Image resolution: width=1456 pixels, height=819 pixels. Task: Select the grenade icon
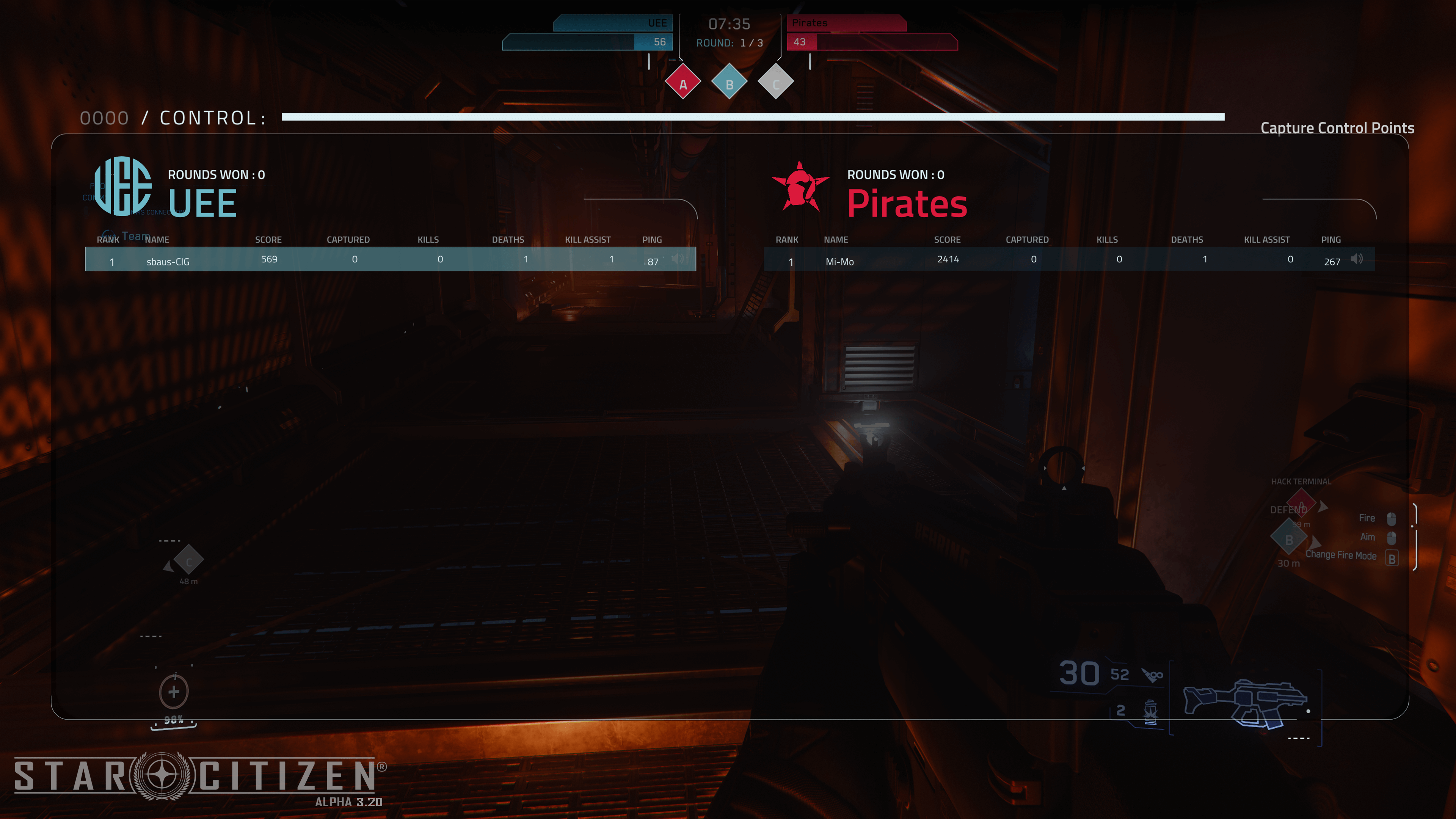1150,711
